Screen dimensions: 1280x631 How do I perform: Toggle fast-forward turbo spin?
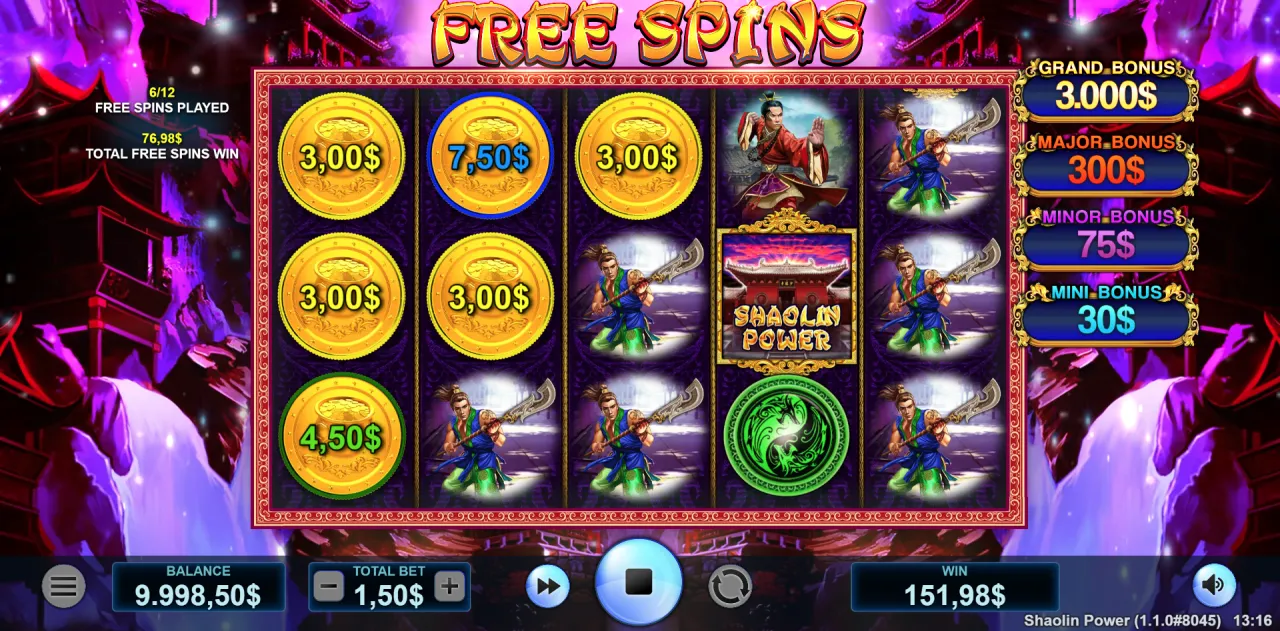(x=548, y=587)
